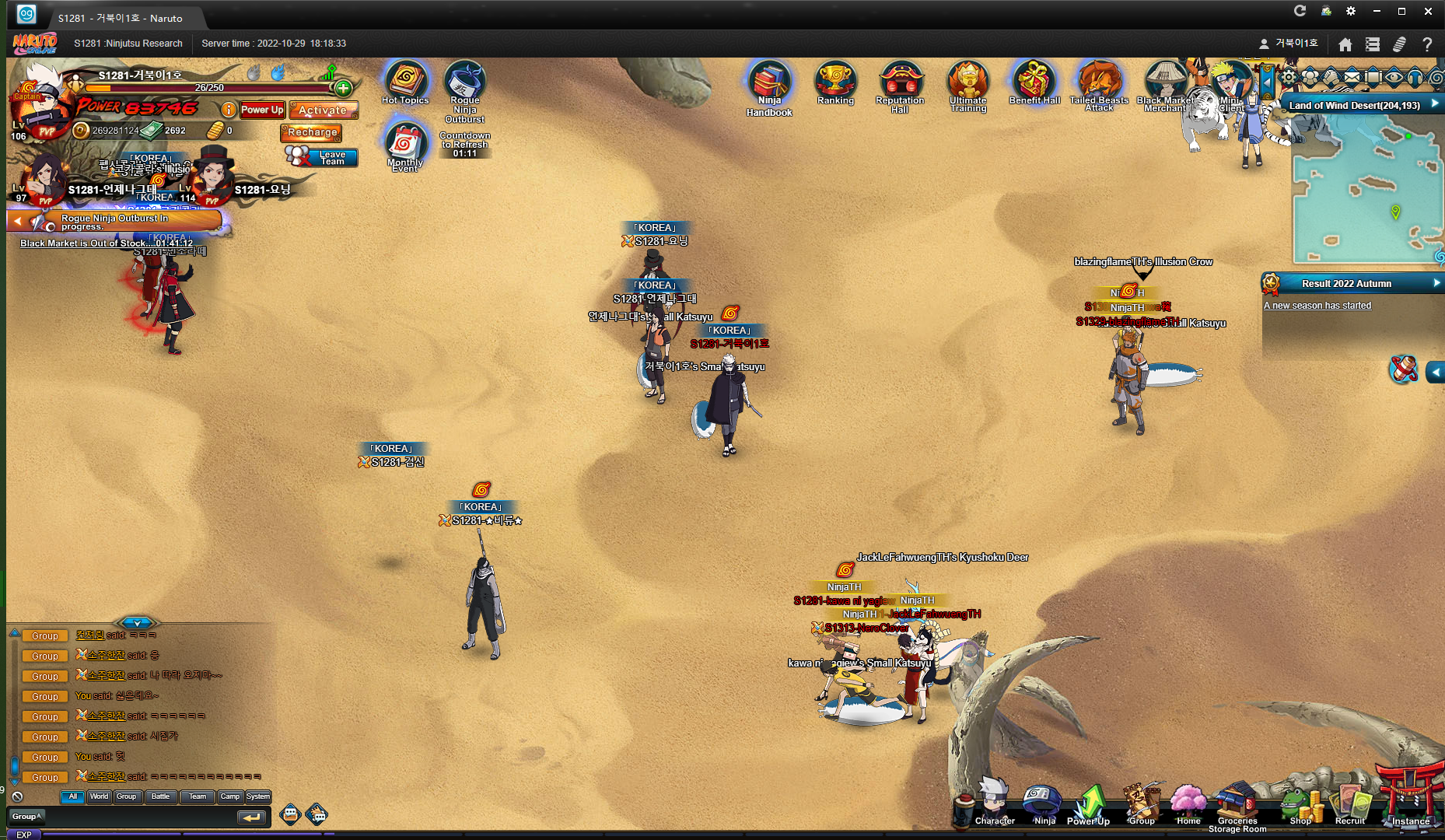Leave the current team
This screenshot has width=1445, height=840.
324,157
